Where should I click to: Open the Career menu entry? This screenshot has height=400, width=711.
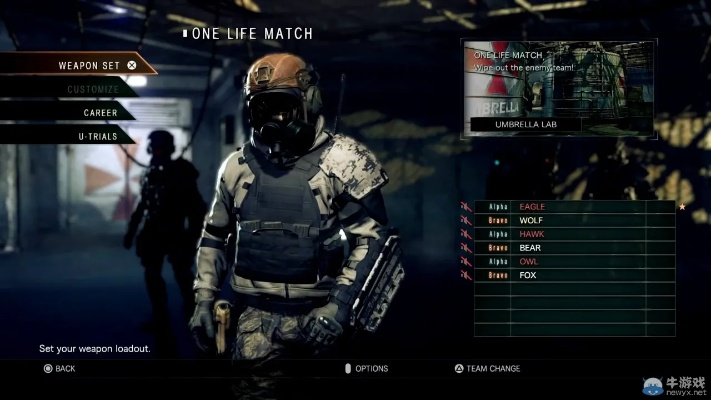click(100, 113)
